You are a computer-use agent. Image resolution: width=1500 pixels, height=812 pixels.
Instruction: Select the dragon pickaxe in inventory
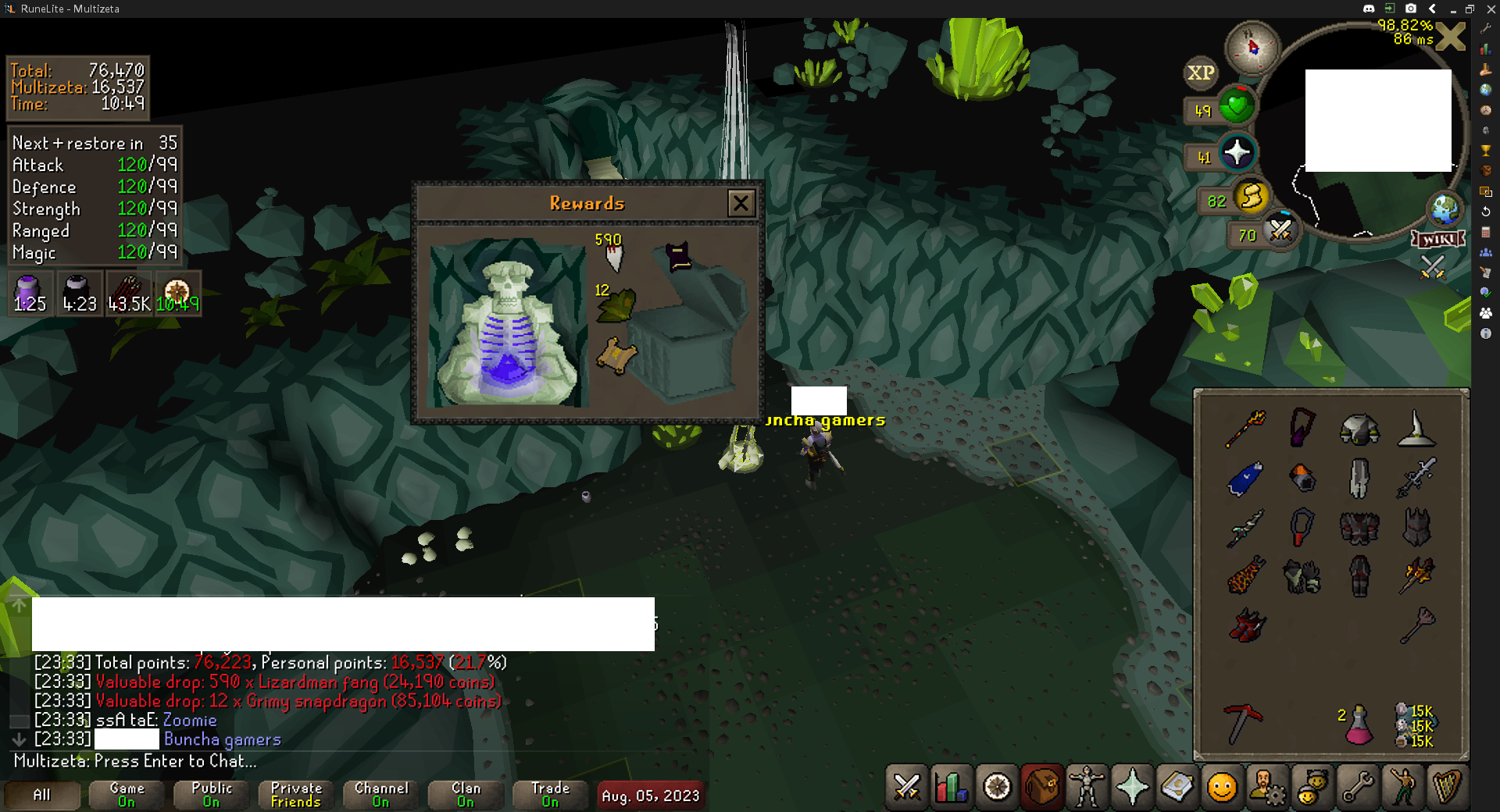pos(1243,723)
